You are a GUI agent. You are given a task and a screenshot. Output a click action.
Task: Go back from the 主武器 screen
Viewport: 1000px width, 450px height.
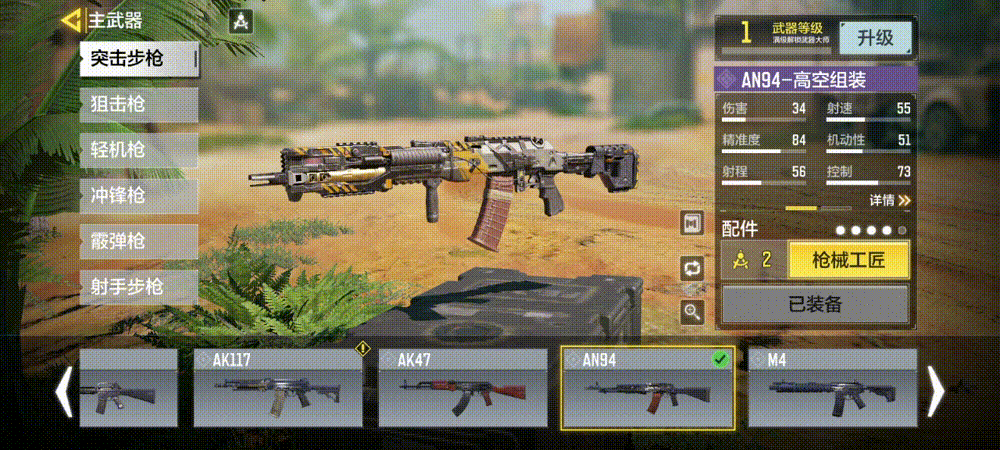[72, 20]
